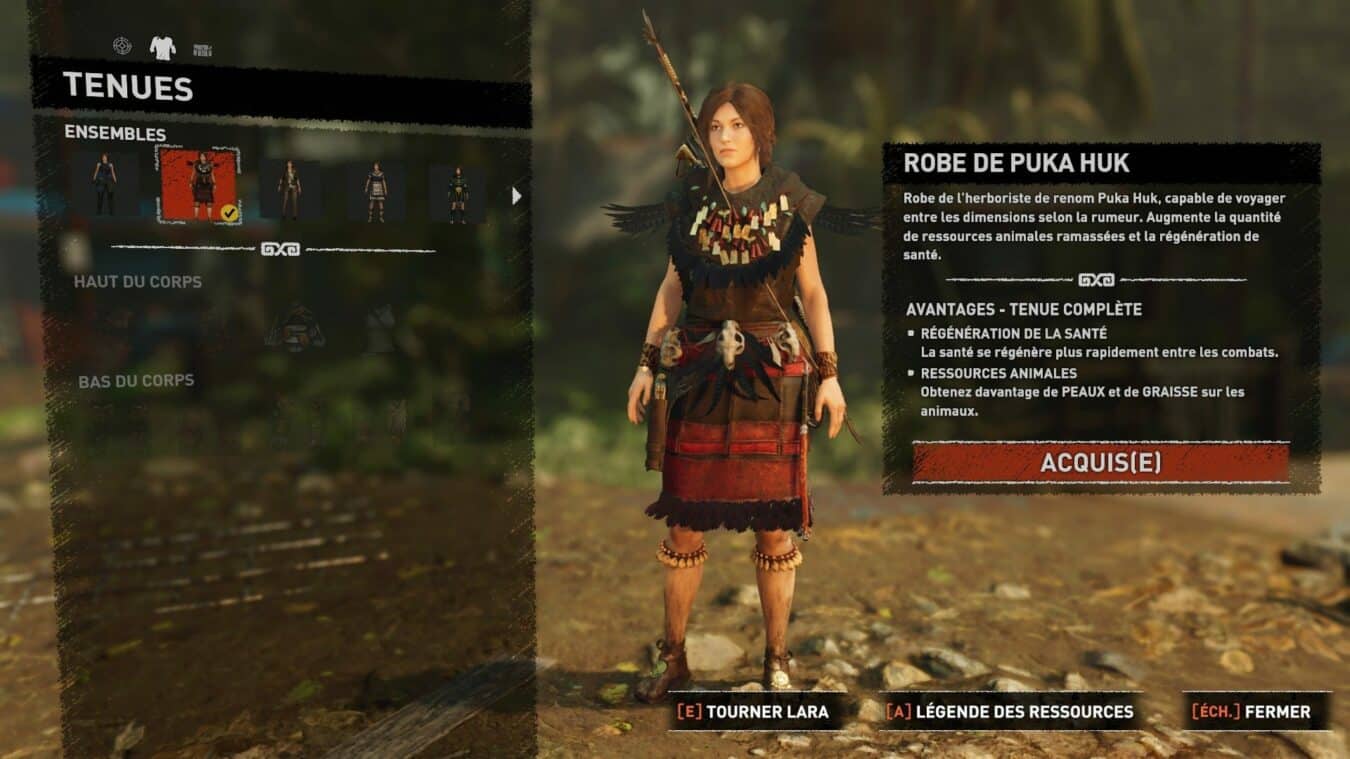Screen dimensions: 1350x759
Task: Switch to the crosshair weapons tab
Action: 122,46
